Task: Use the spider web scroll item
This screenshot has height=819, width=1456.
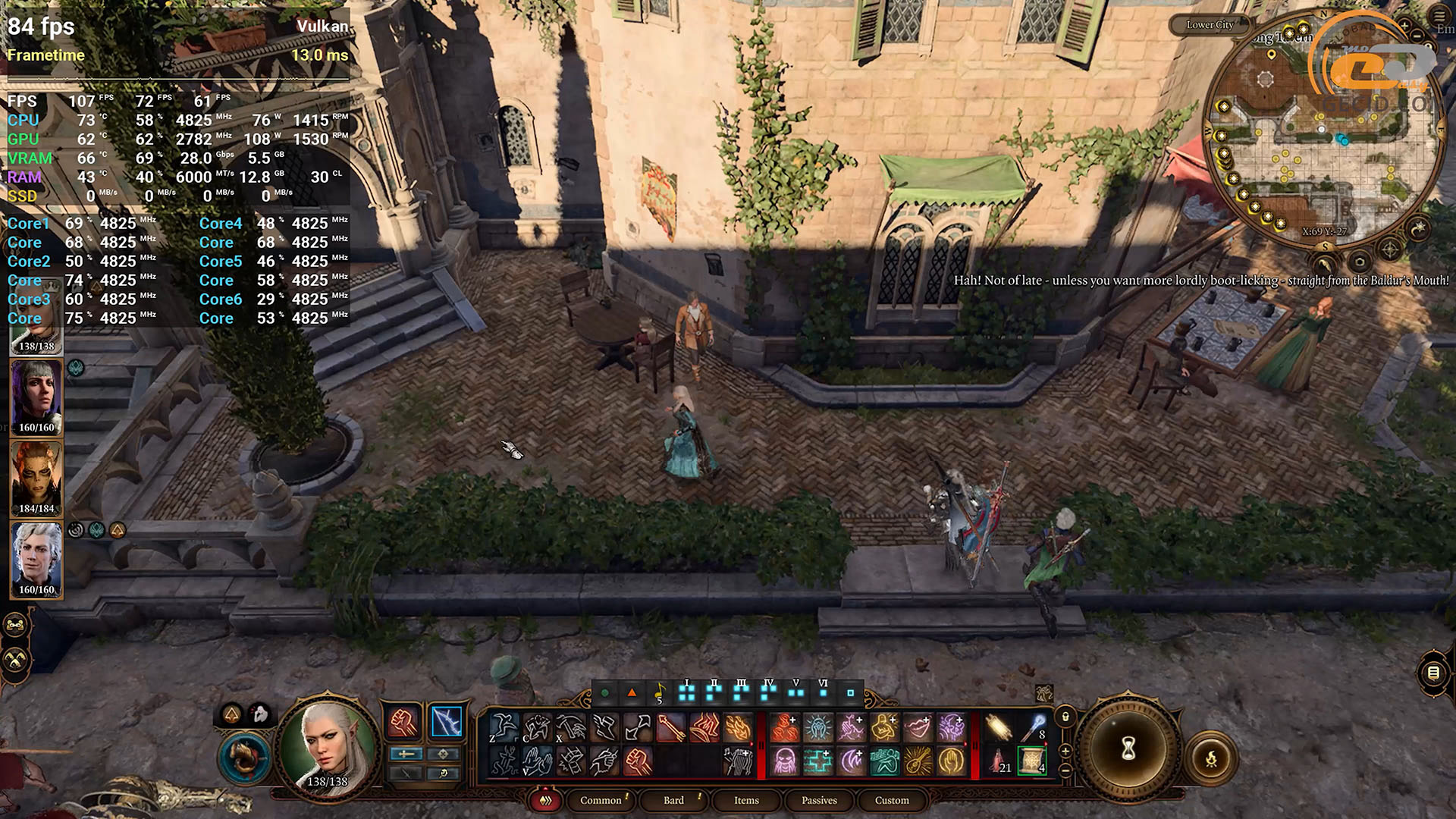Action: [x=1031, y=760]
